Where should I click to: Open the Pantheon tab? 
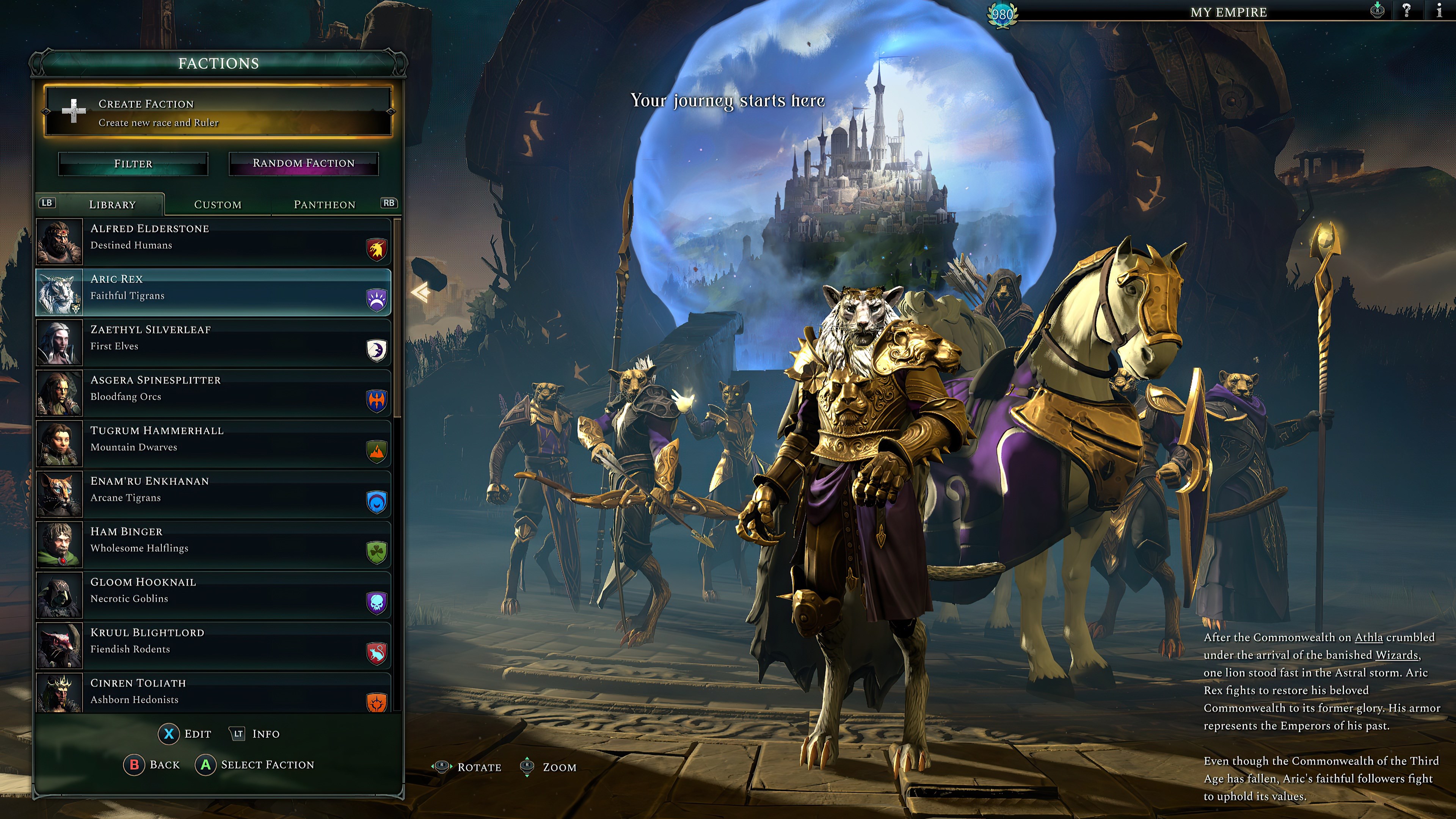click(325, 205)
